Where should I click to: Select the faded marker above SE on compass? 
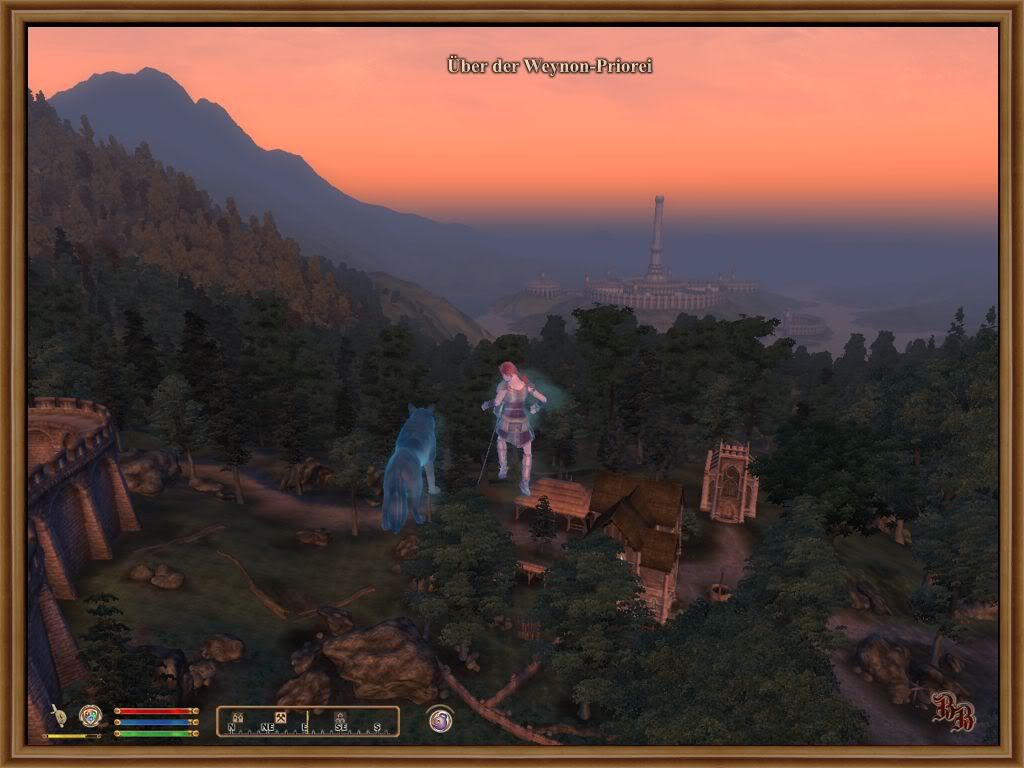pos(340,717)
